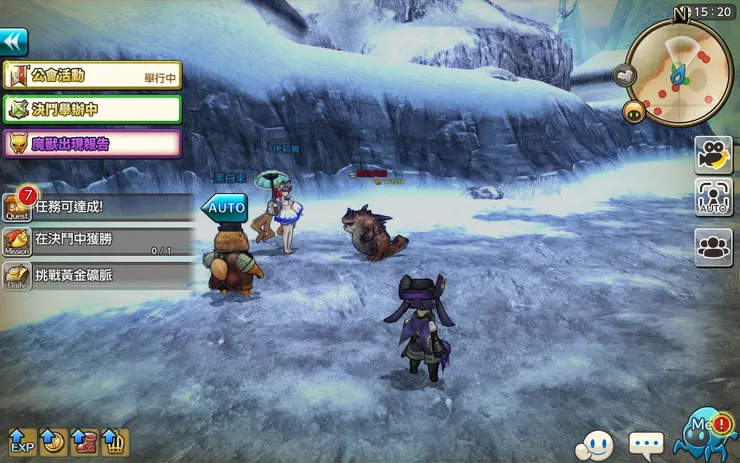Open the chat speech bubble

pyautogui.click(x=646, y=443)
